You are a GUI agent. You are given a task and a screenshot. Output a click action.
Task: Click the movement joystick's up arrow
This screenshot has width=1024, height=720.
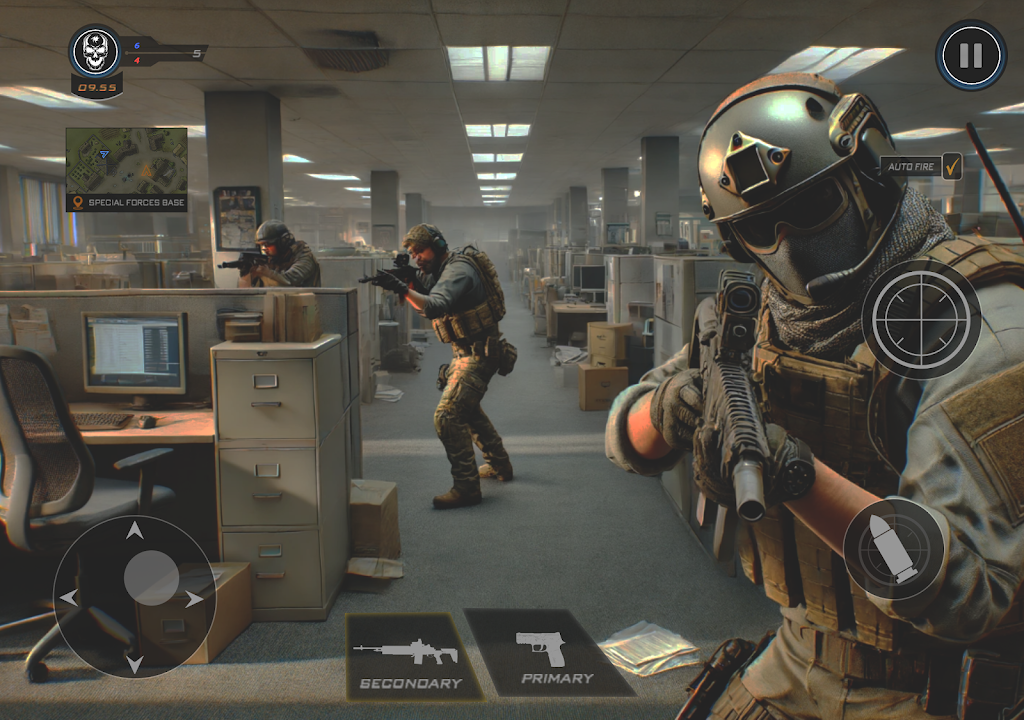[134, 532]
